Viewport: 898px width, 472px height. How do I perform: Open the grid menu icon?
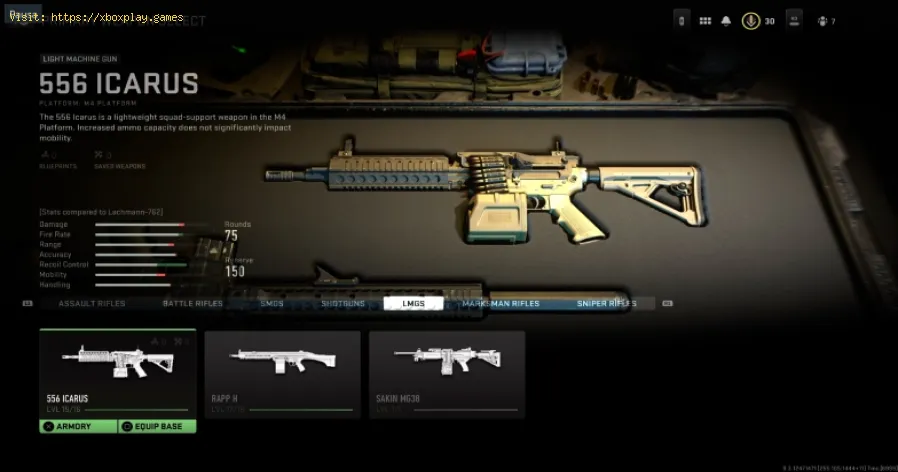point(705,20)
